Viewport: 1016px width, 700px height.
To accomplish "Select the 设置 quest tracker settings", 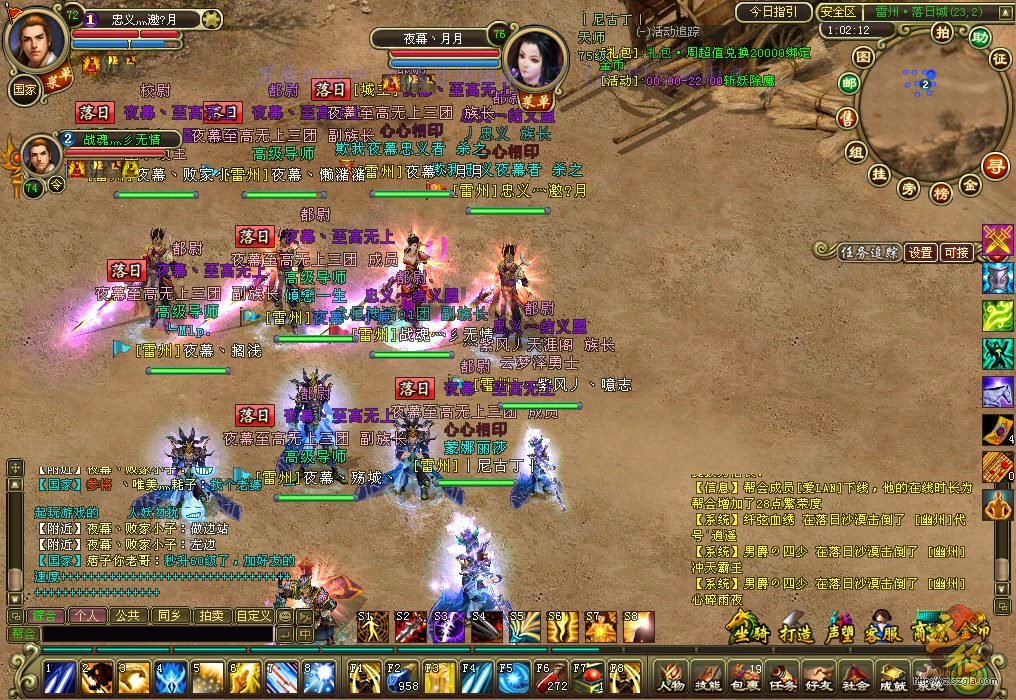I will (x=921, y=253).
